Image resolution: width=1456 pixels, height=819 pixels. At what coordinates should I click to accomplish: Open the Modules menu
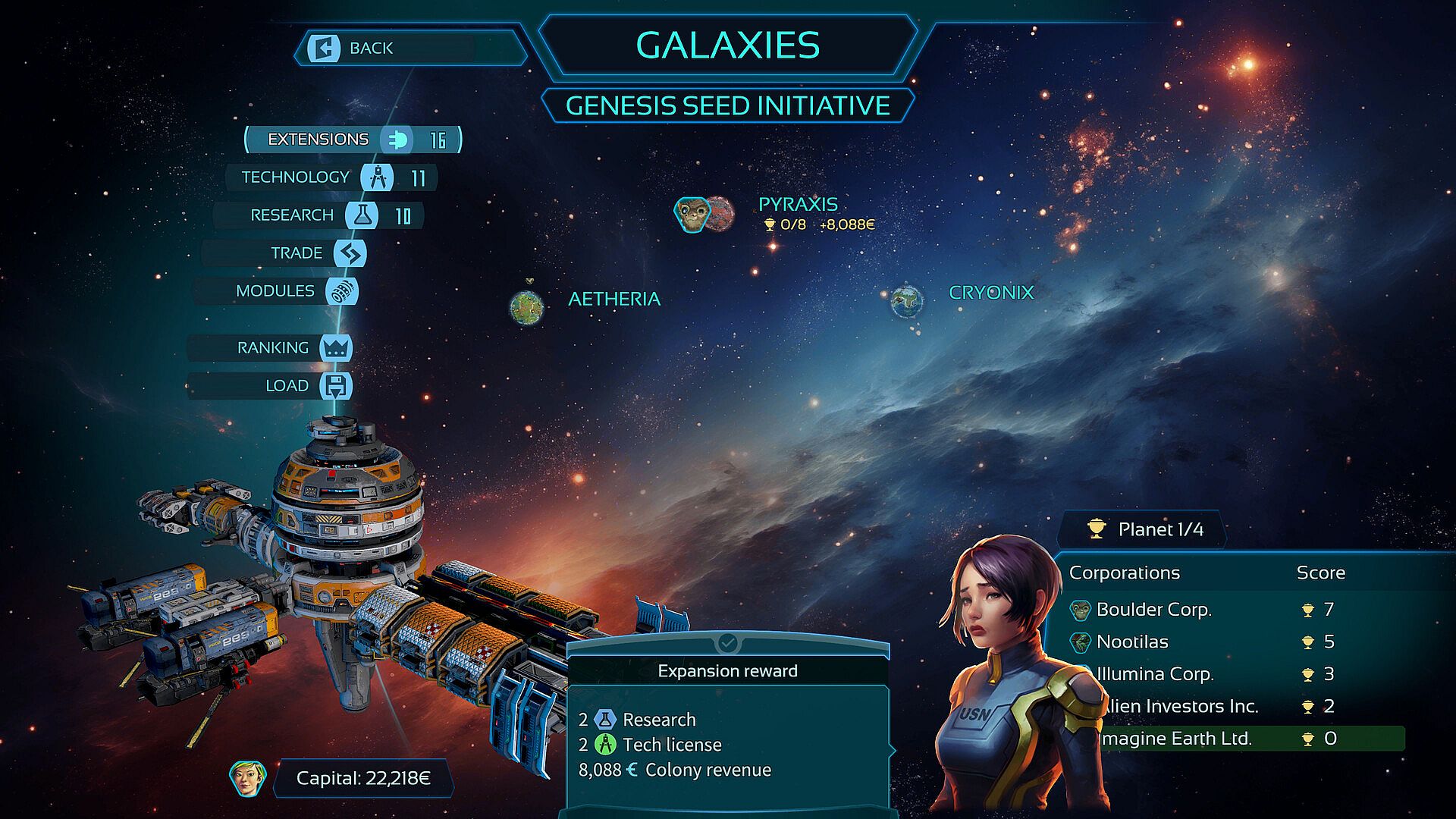pos(275,291)
